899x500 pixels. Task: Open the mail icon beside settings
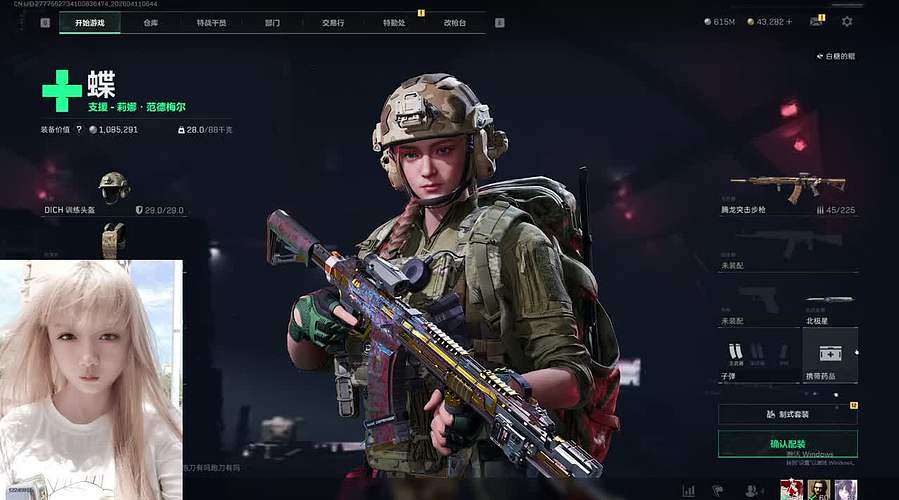pyautogui.click(x=817, y=21)
